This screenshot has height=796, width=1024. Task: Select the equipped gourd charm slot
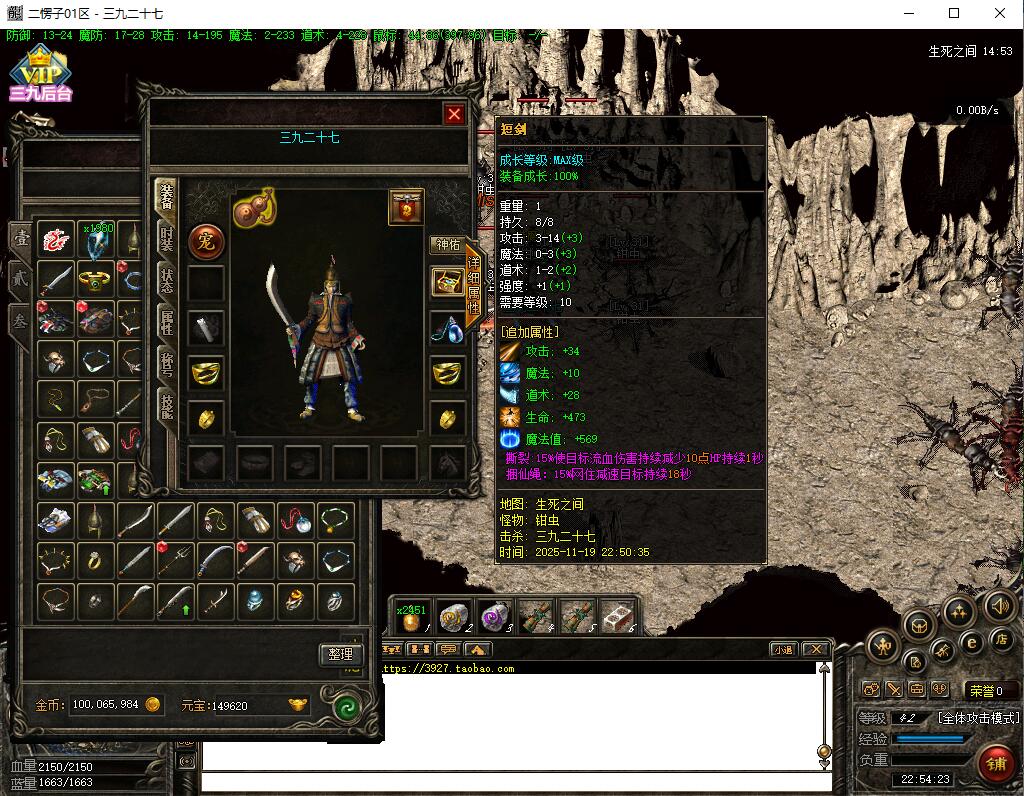254,208
